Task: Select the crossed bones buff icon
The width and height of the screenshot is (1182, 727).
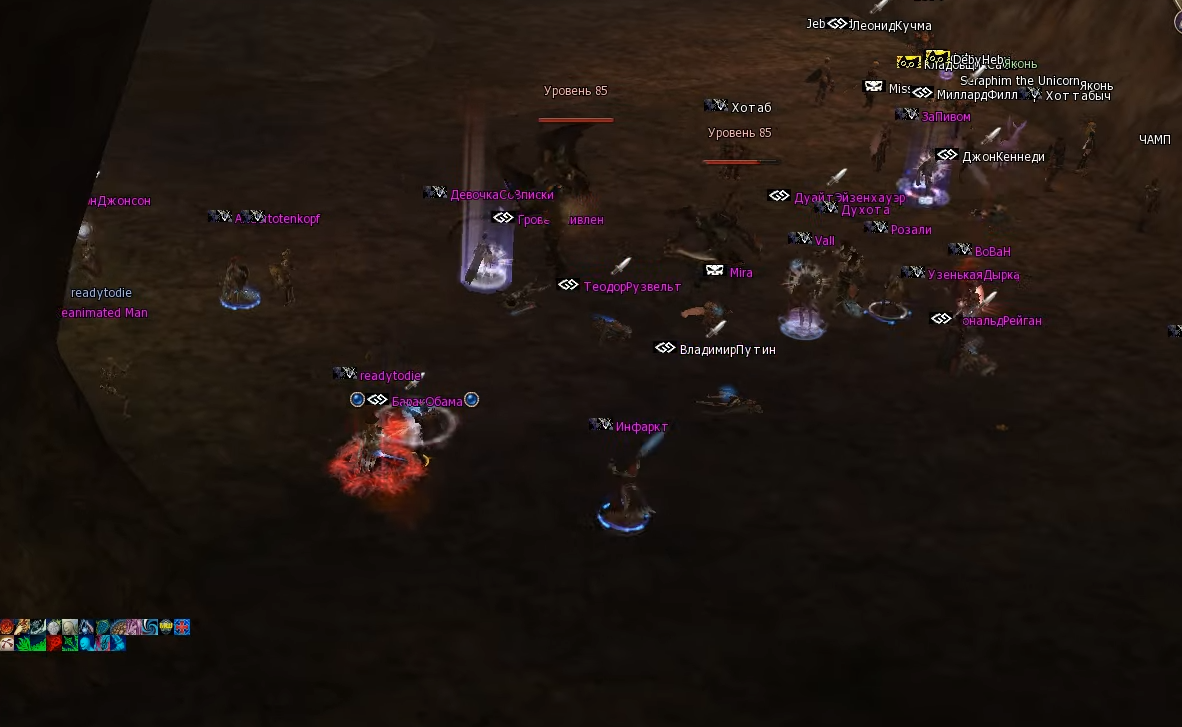Action: point(7,643)
